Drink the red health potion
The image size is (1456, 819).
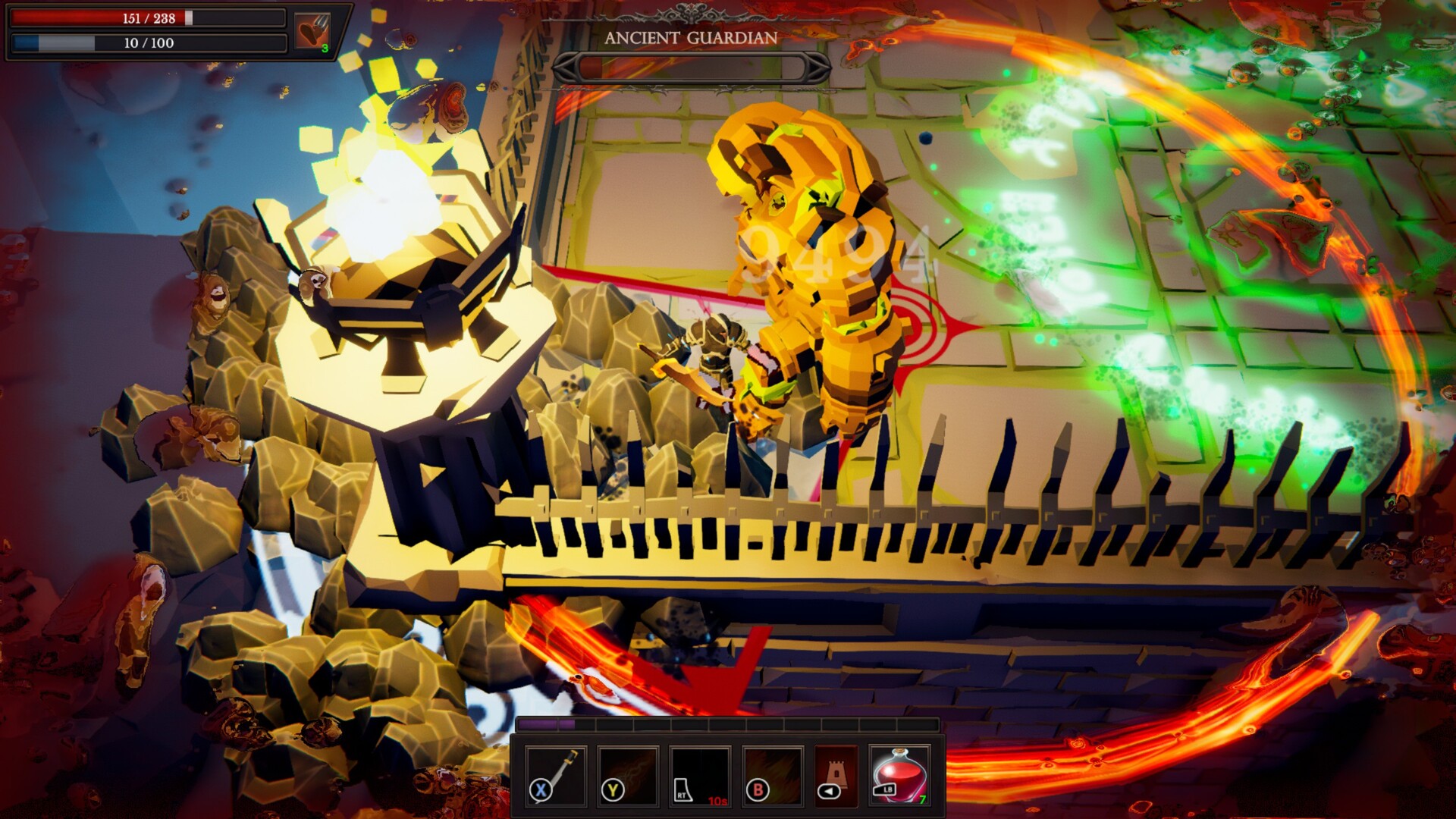coord(899,775)
